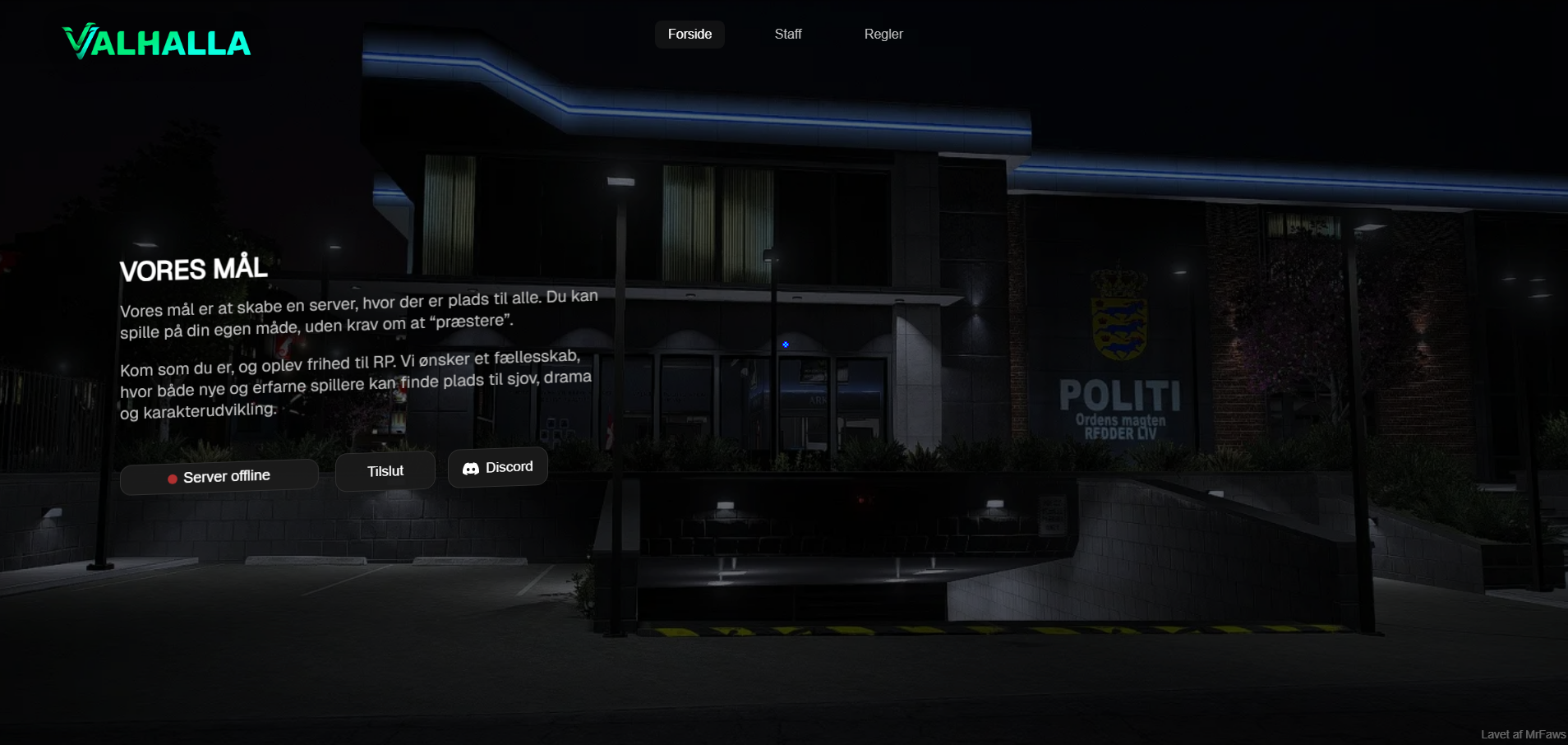The height and width of the screenshot is (745, 1568).
Task: Open the Discord link
Action: [x=498, y=467]
